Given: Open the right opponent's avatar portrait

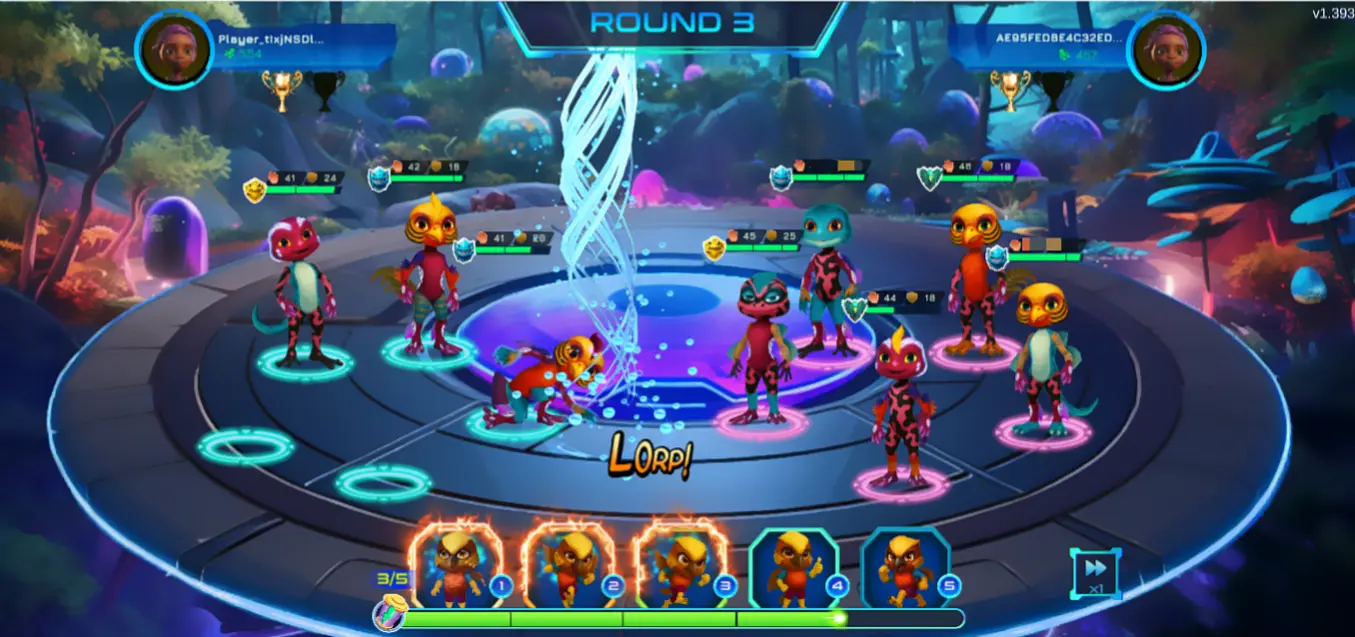Looking at the screenshot, I should point(1166,50).
